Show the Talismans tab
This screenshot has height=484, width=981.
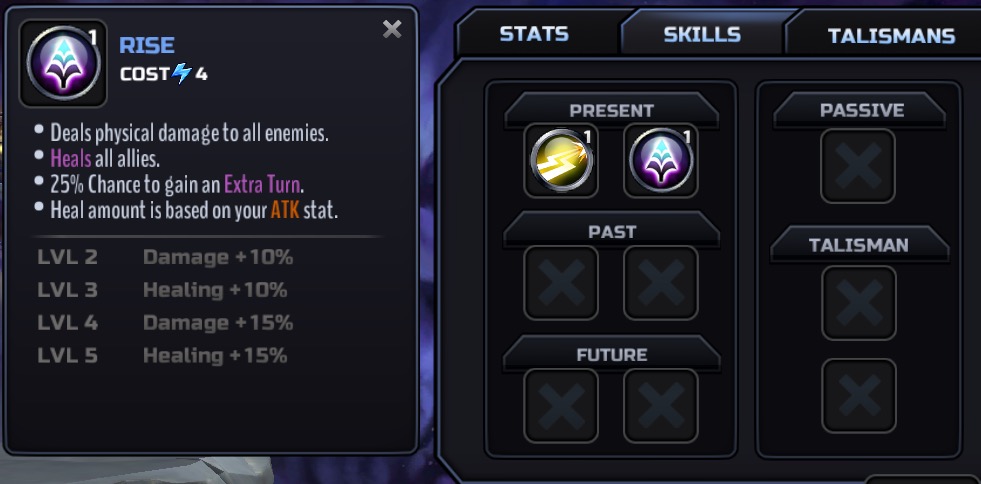[890, 36]
